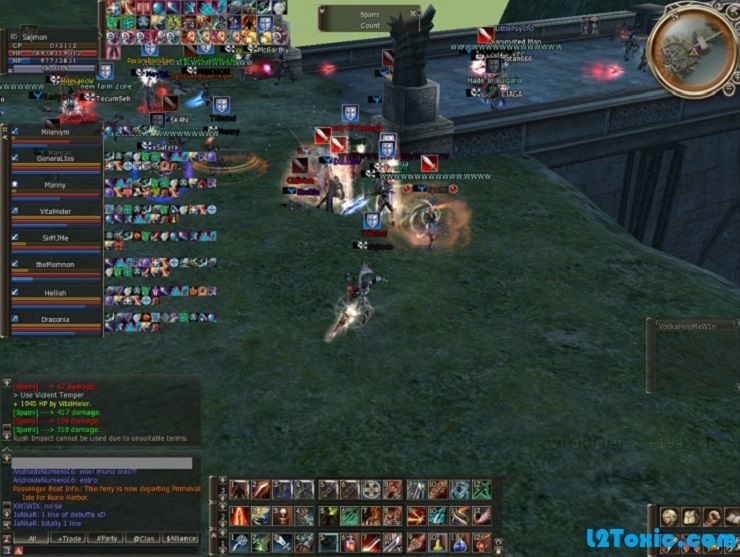Target party member GeneraLIss
740x557 pixels.
click(55, 158)
